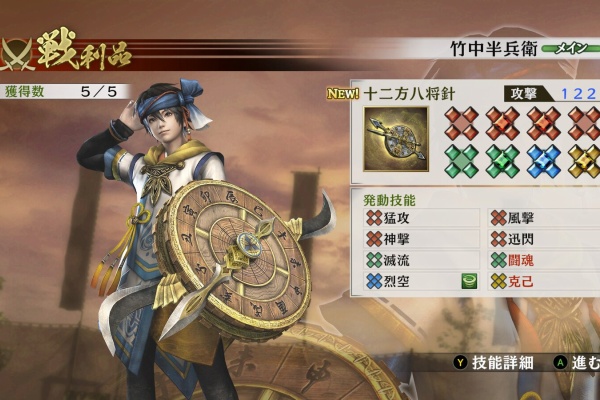Click the blue cross-shaped gem slot
This screenshot has height=400, width=600.
544,161
